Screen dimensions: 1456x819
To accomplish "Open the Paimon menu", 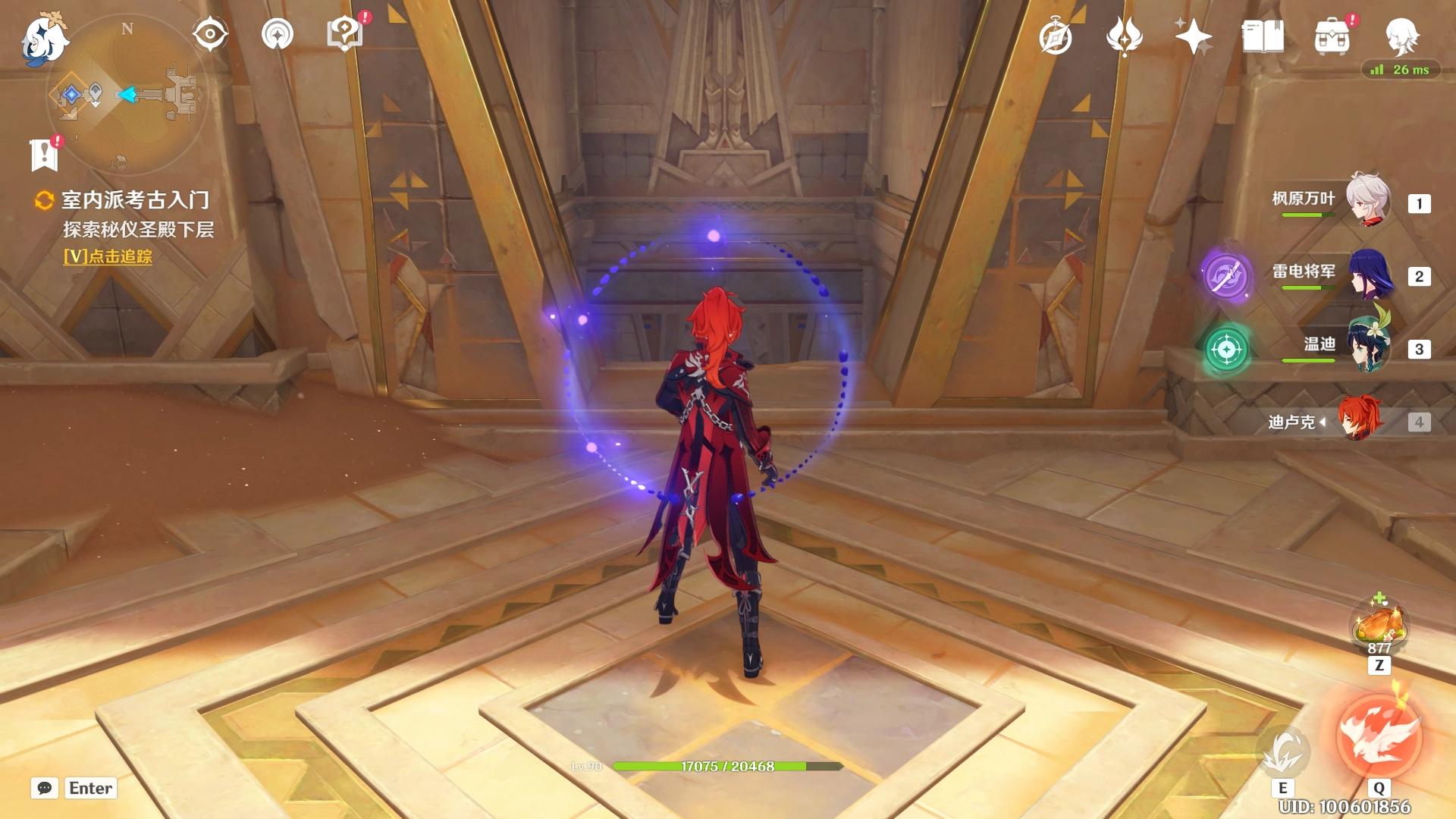I will [x=44, y=38].
